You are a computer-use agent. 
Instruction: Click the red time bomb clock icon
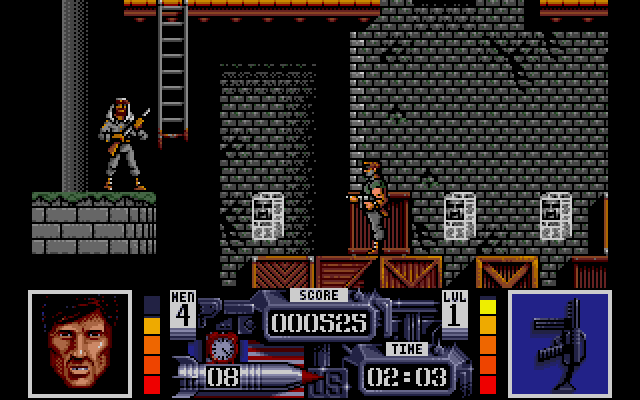click(219, 347)
